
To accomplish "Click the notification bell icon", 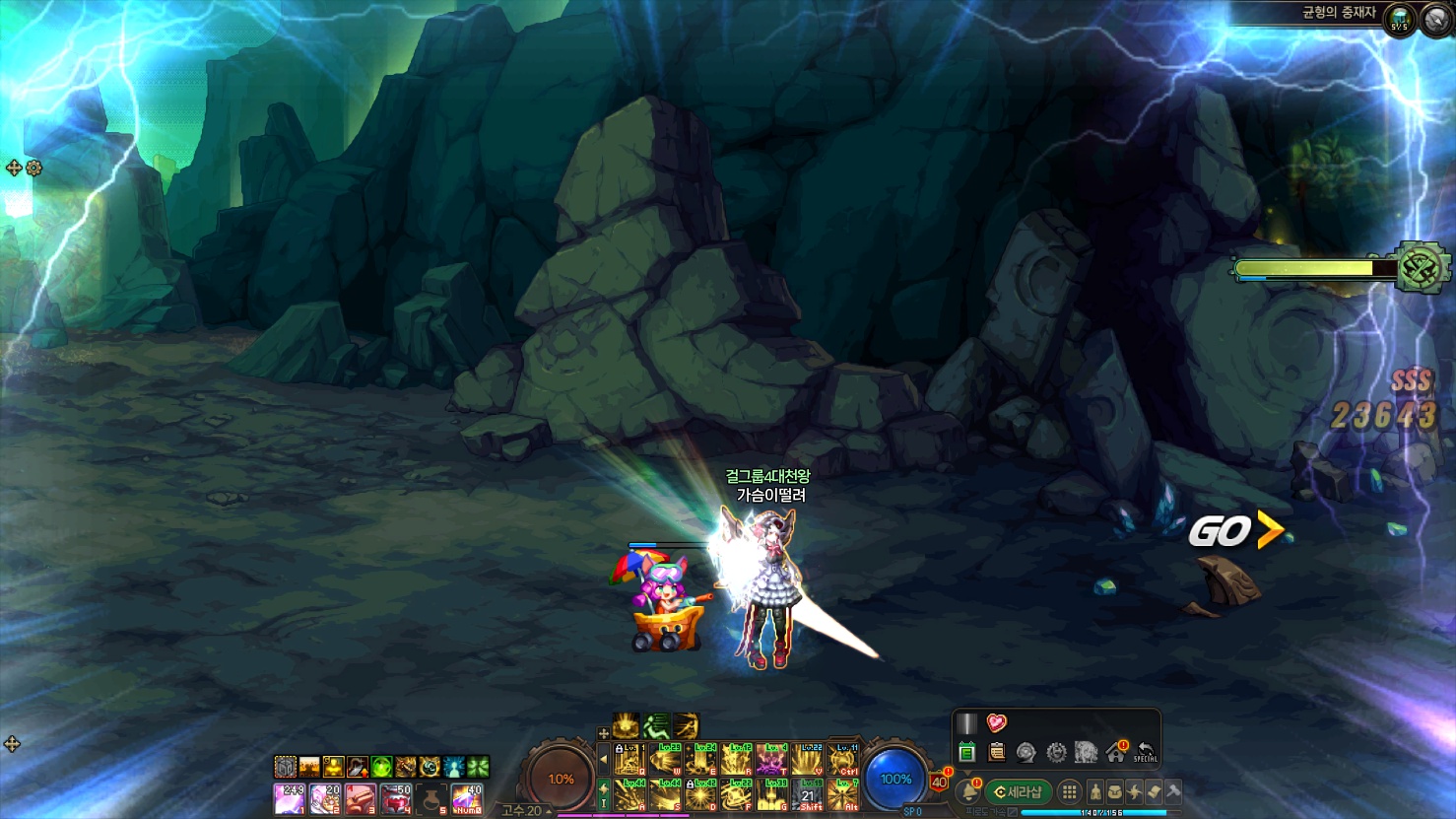I will (967, 791).
